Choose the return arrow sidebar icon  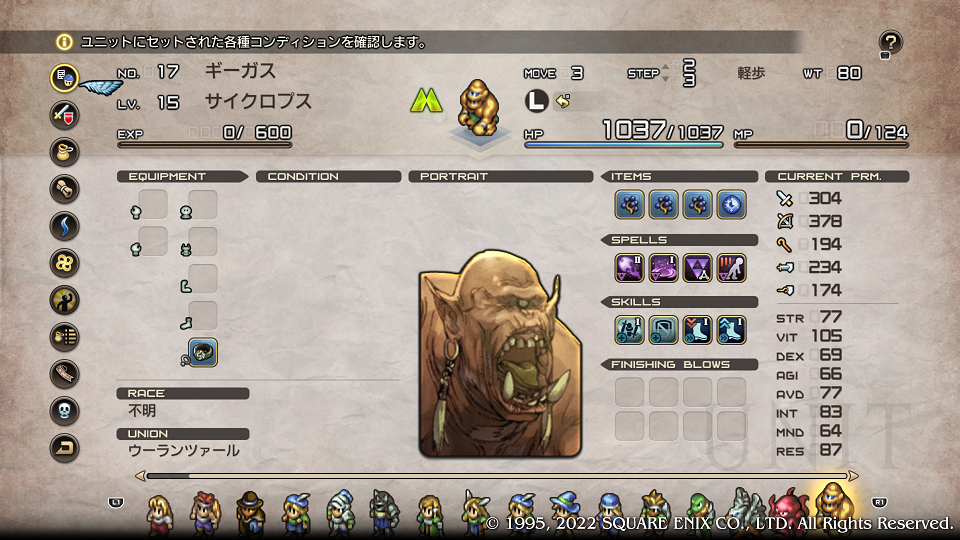pyautogui.click(x=65, y=448)
